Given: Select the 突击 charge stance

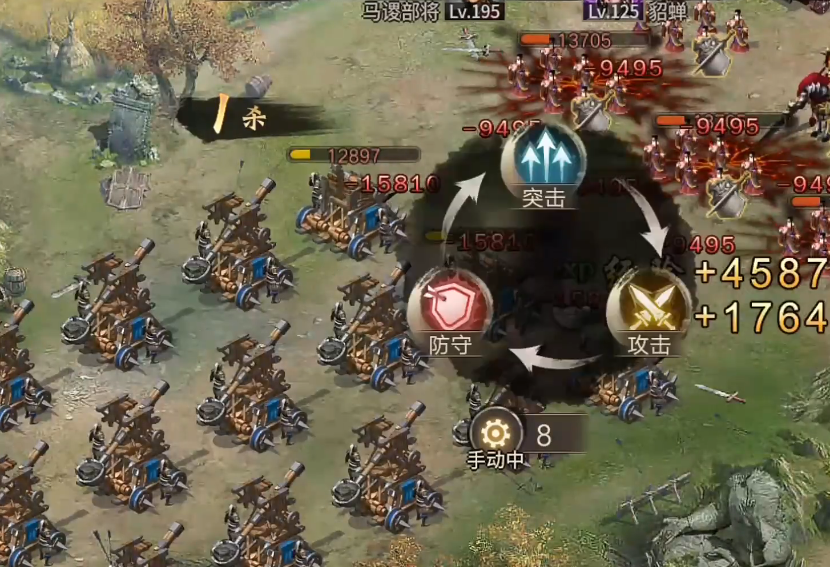Looking at the screenshot, I should [543, 160].
